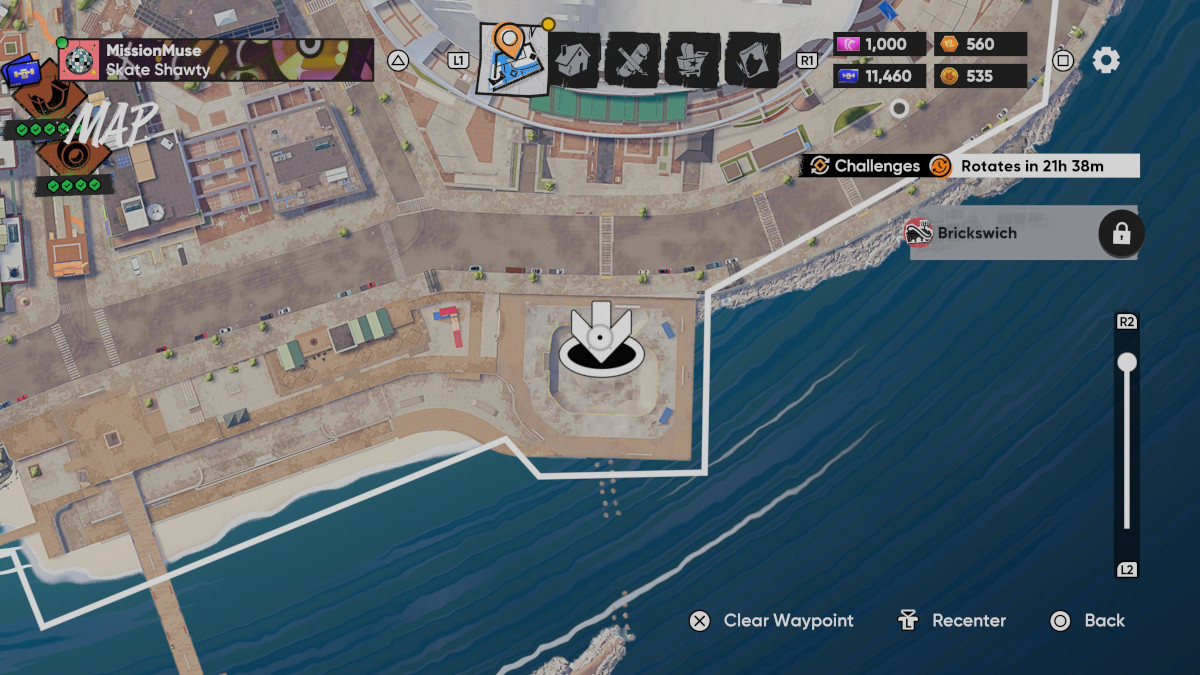Switch to the shopping cart store tab

coord(692,60)
